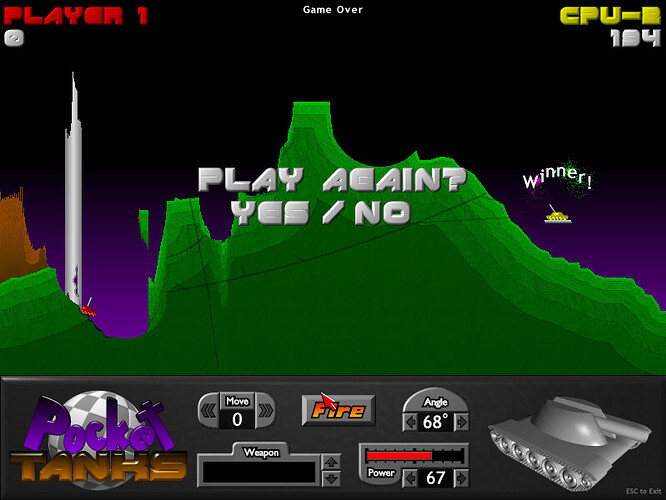Select next weapon with the down arrow
666x500 pixels.
click(331, 476)
